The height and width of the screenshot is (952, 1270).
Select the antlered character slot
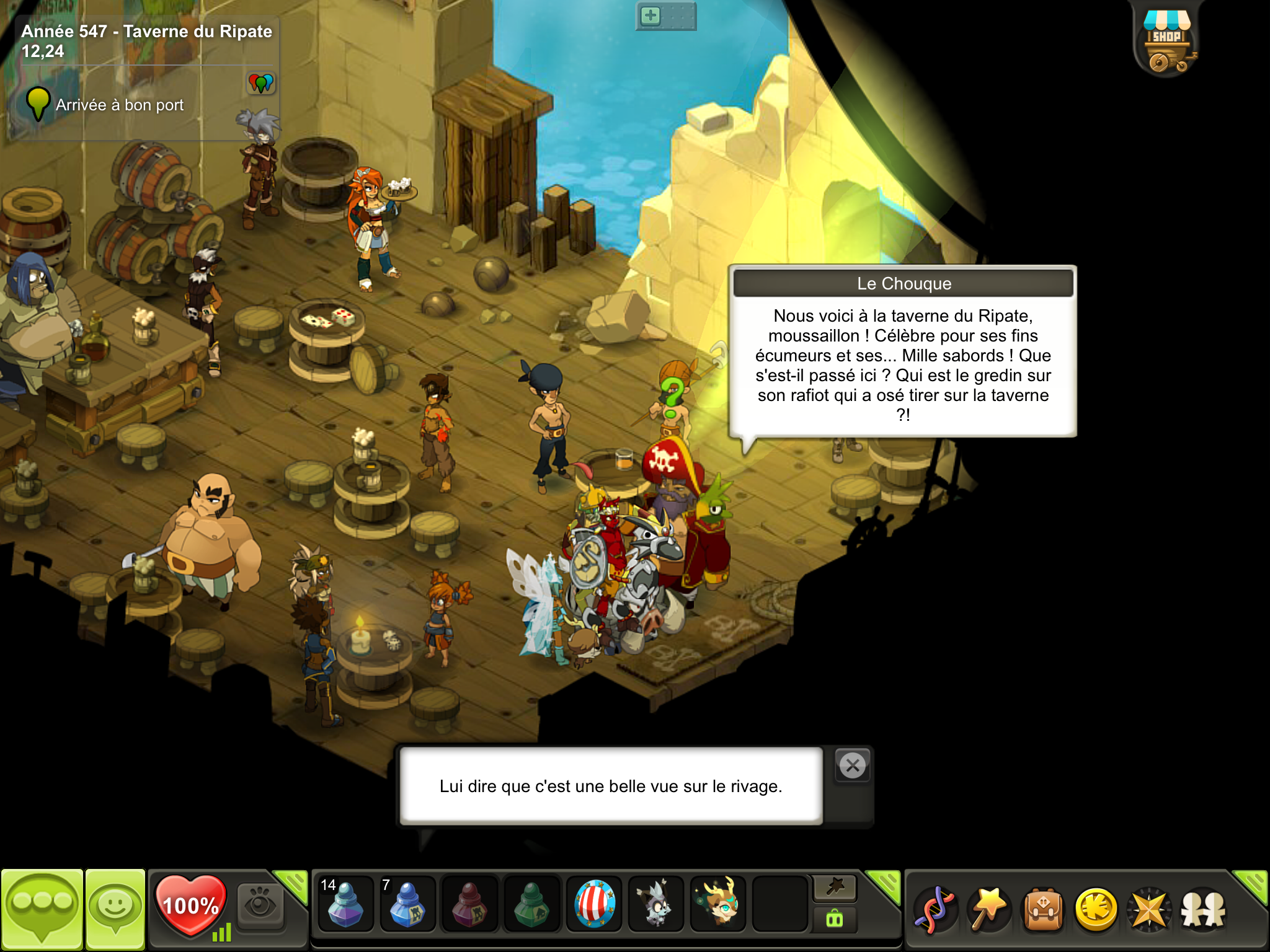pyautogui.click(x=718, y=904)
